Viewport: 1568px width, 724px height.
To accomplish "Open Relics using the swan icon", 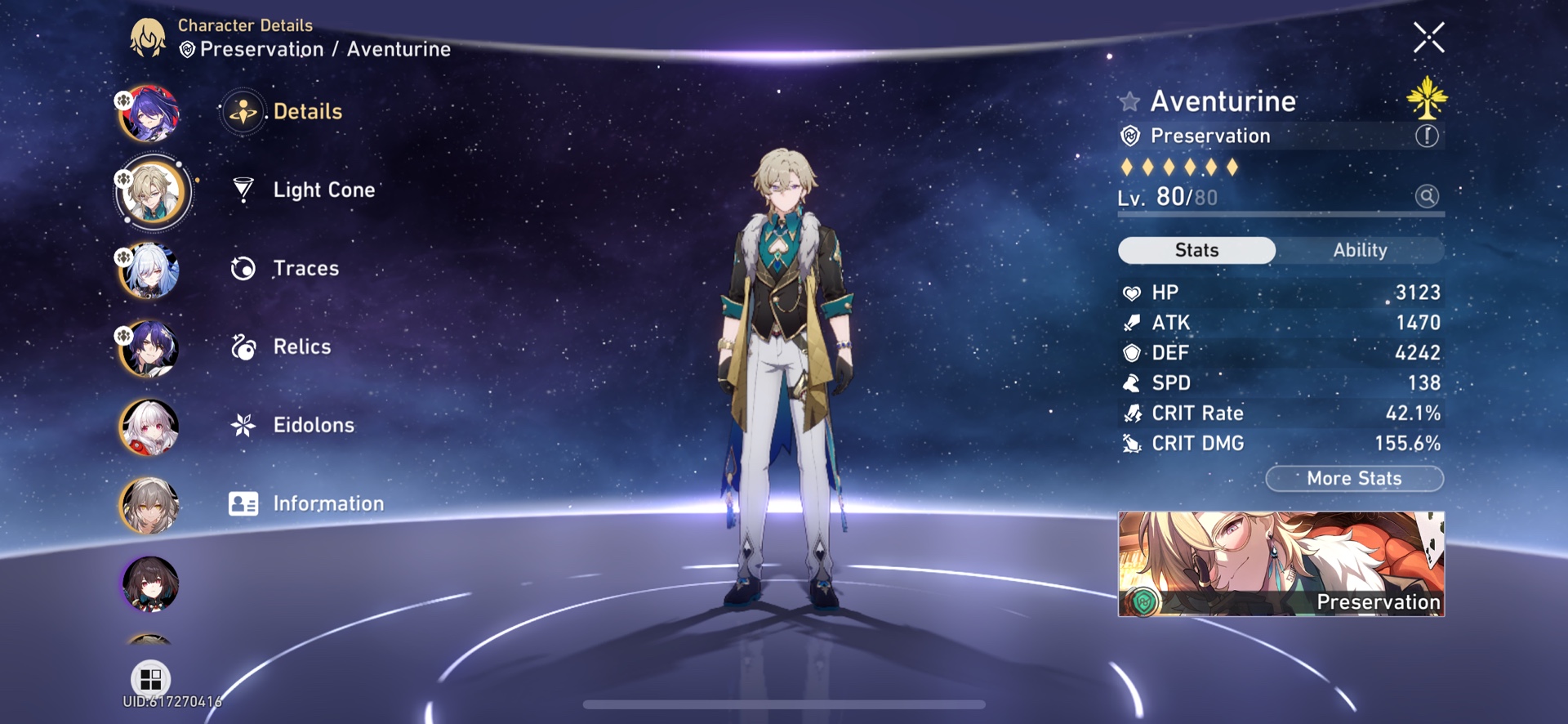I will click(x=243, y=346).
